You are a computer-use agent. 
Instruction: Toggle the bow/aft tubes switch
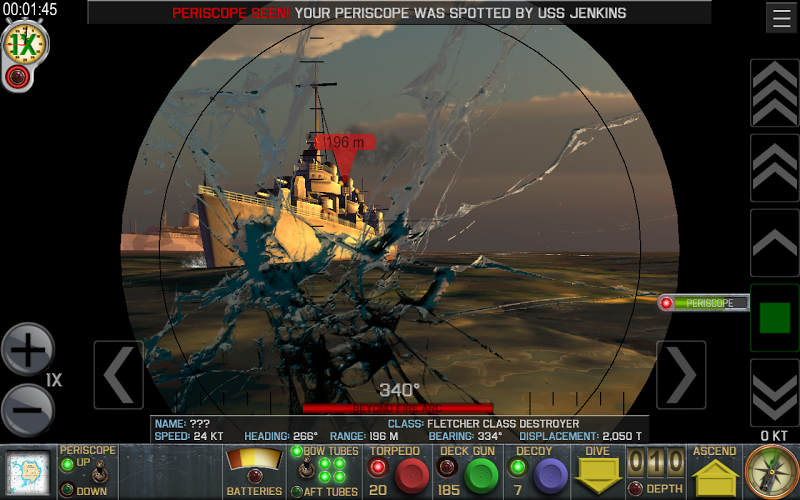[298, 472]
